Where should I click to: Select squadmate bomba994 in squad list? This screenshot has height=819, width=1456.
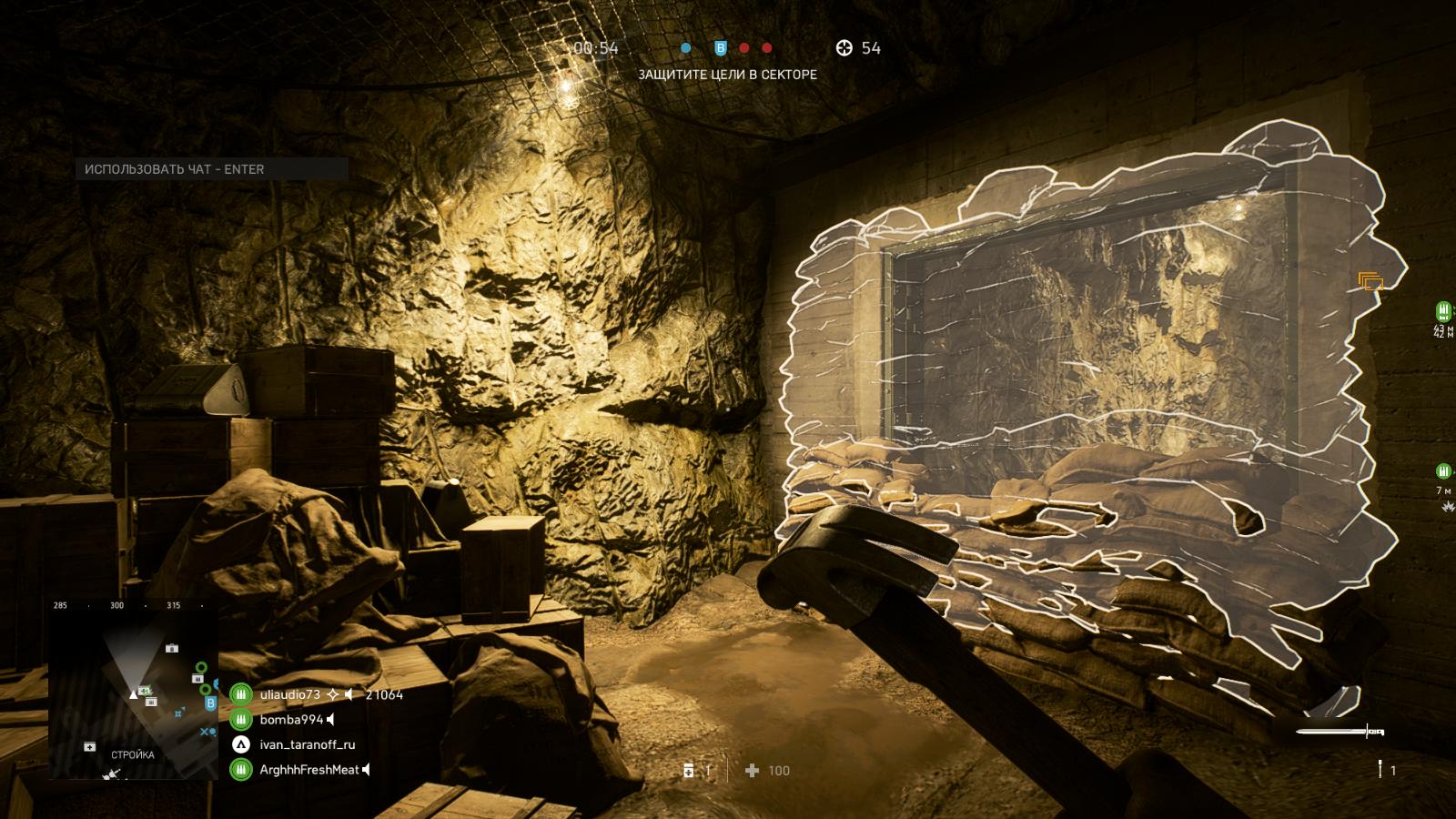[x=291, y=720]
